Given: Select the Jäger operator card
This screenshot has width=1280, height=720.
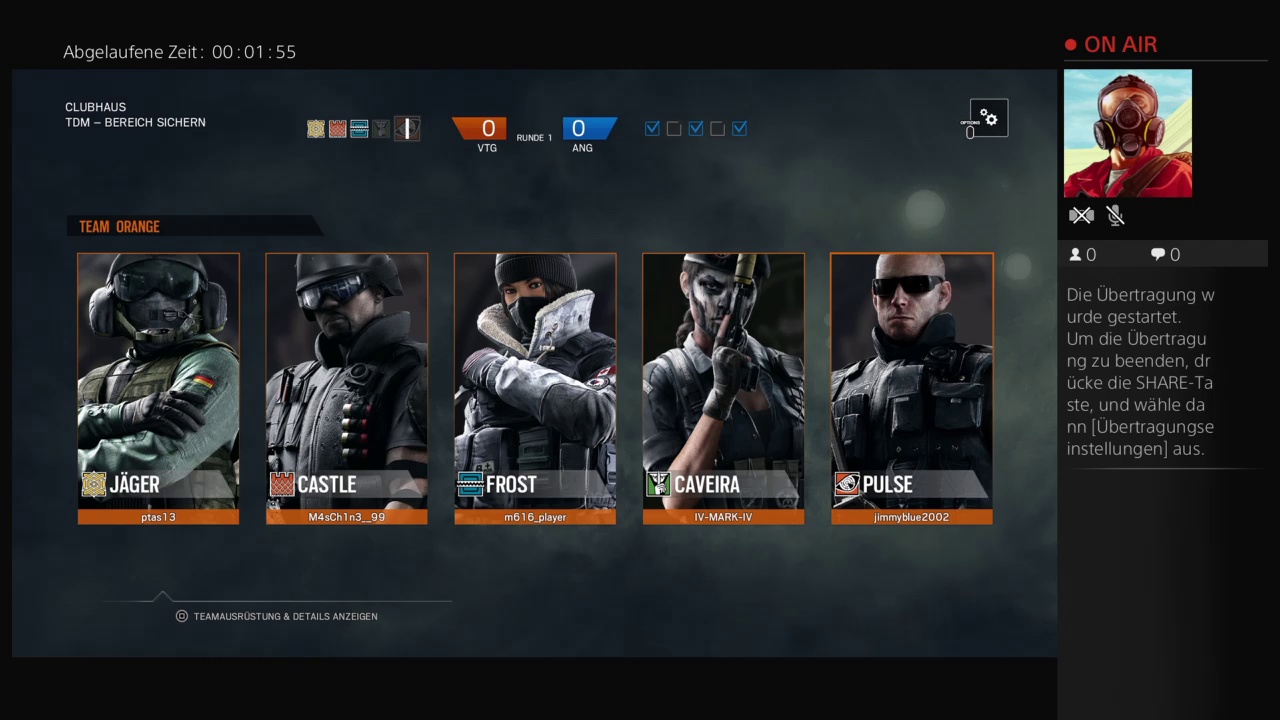Looking at the screenshot, I should 158,380.
